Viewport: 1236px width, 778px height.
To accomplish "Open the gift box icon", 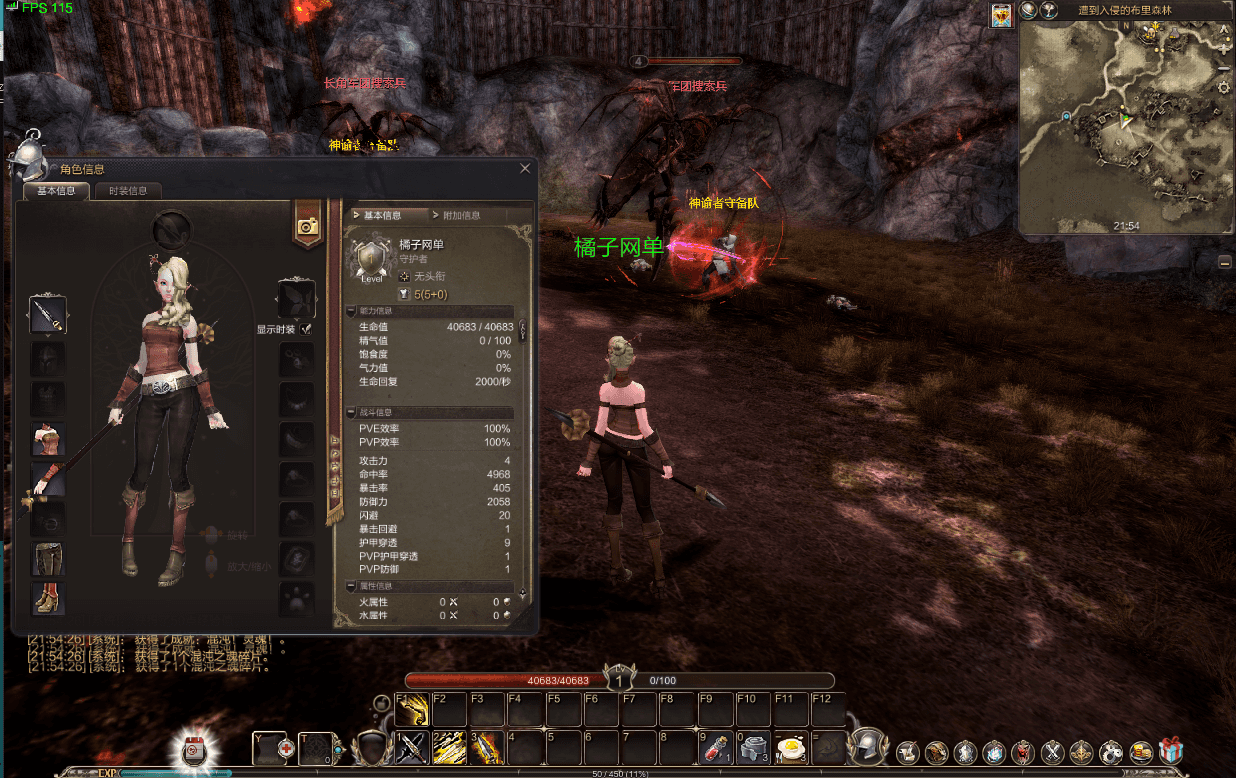I will (1171, 752).
